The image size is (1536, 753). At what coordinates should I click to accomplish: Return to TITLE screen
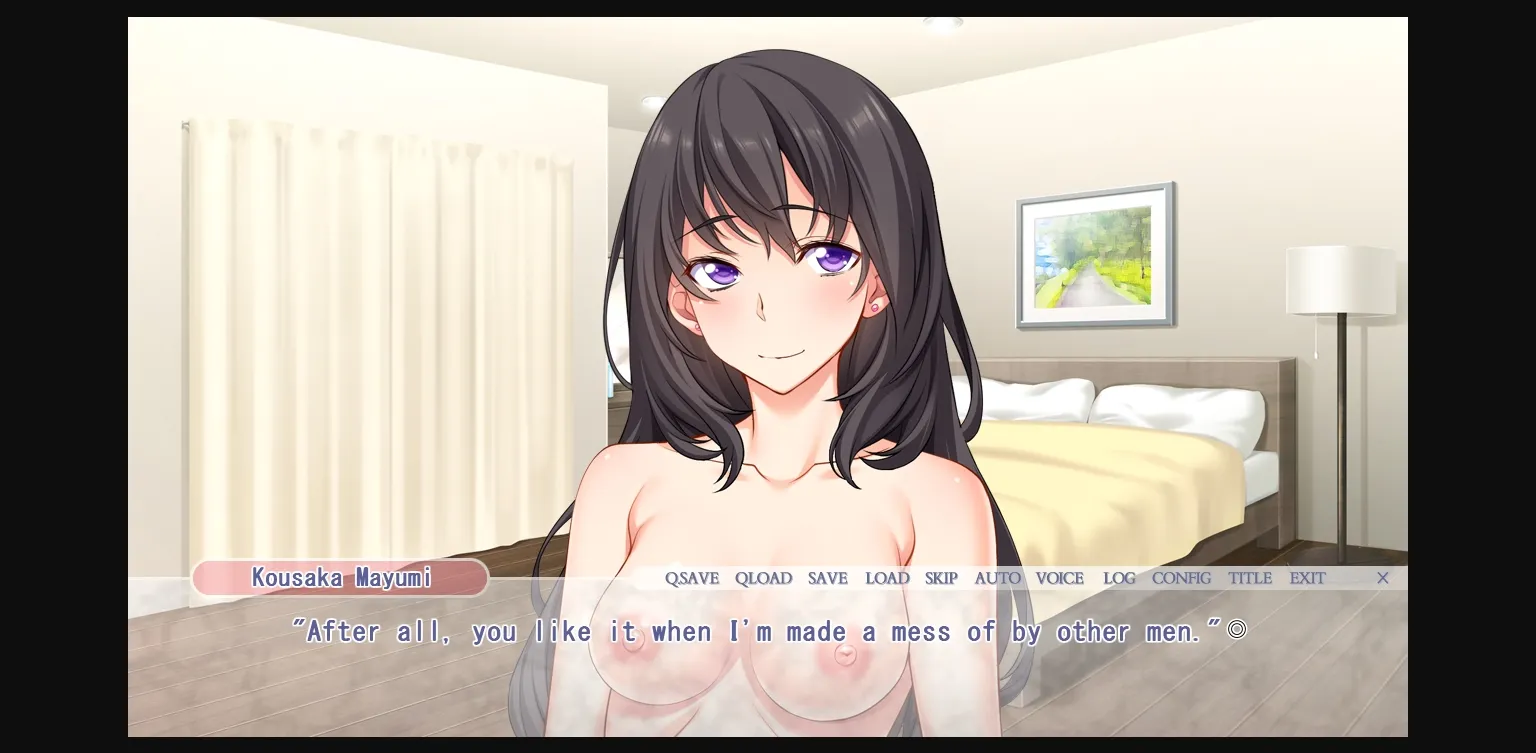(x=1249, y=578)
